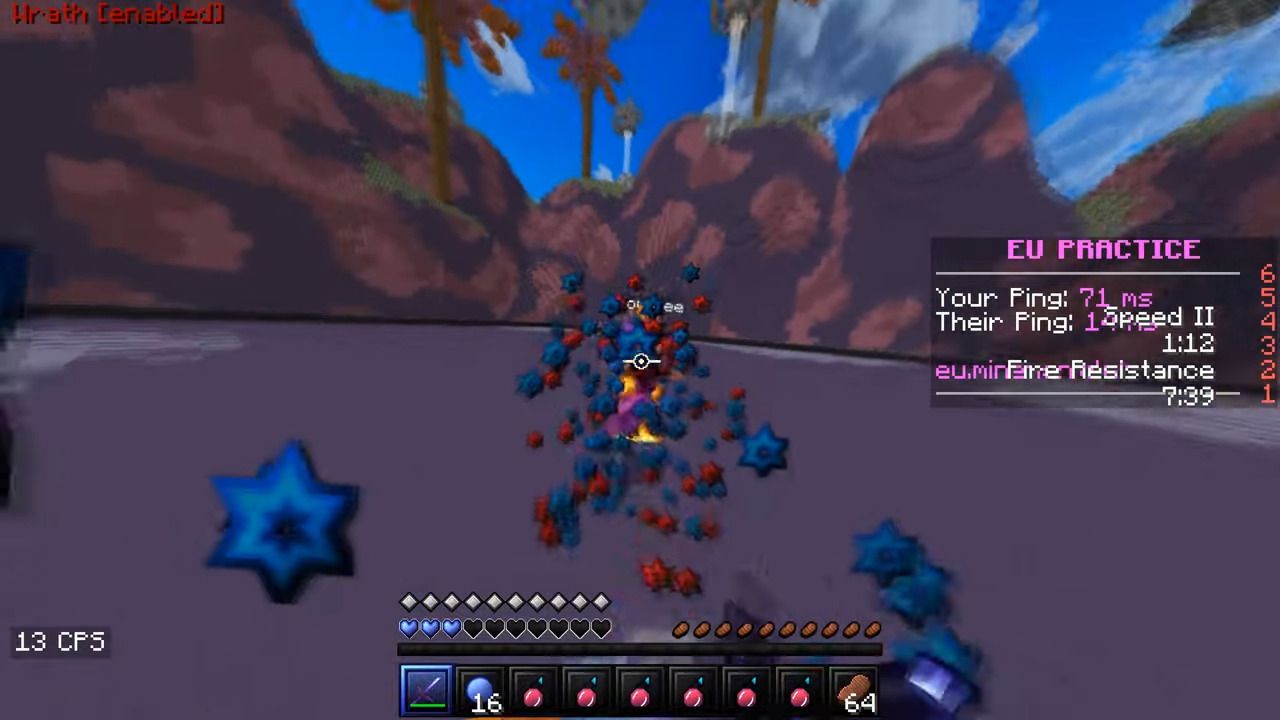Viewport: 1280px width, 720px height.
Task: Select the sword hotbar slot
Action: pos(426,691)
